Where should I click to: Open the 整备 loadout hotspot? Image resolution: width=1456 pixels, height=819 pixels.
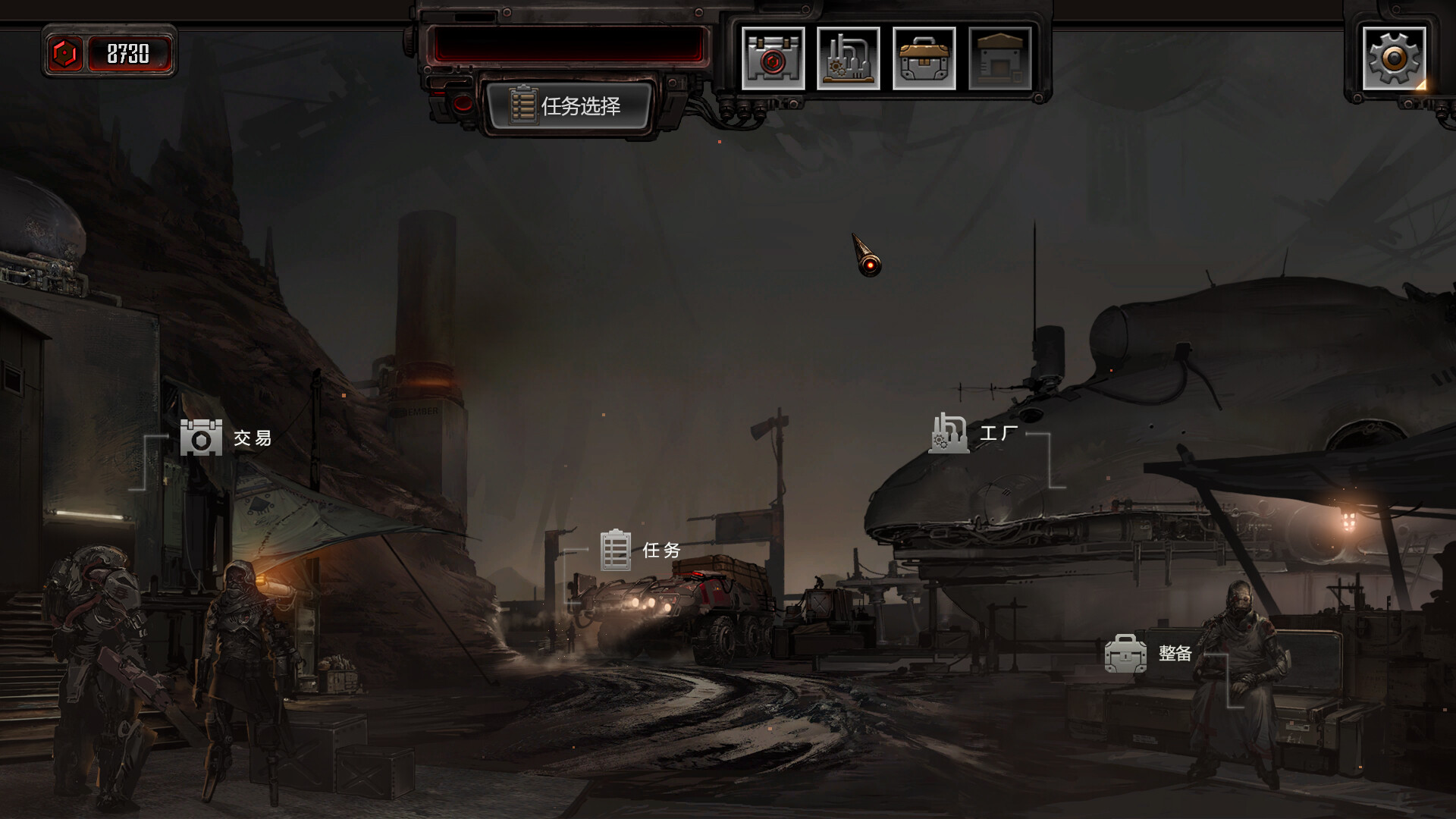(x=1148, y=654)
